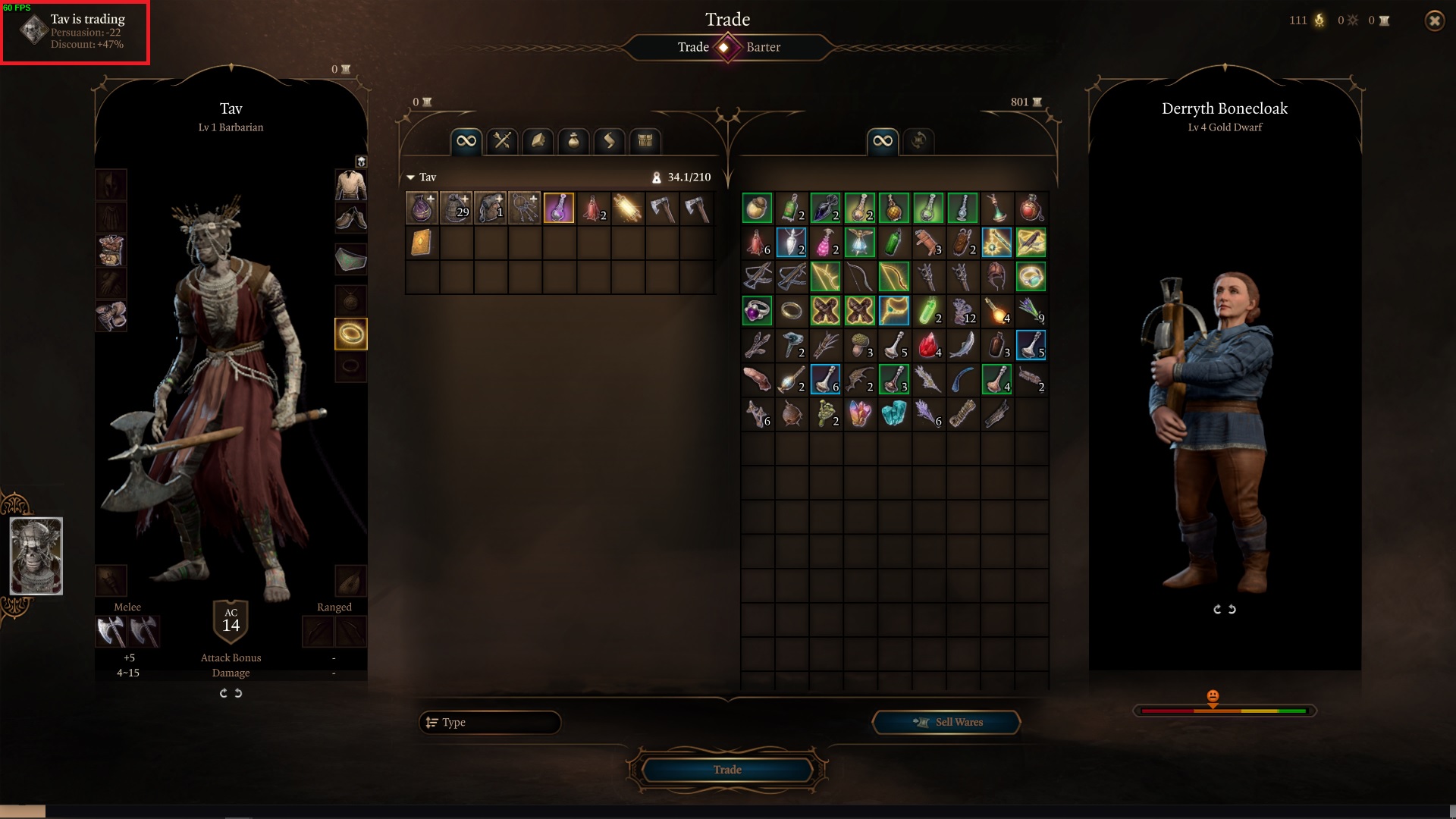Choose the leather helmet in trader's stock
This screenshot has width=1456, height=819.
pos(996,277)
